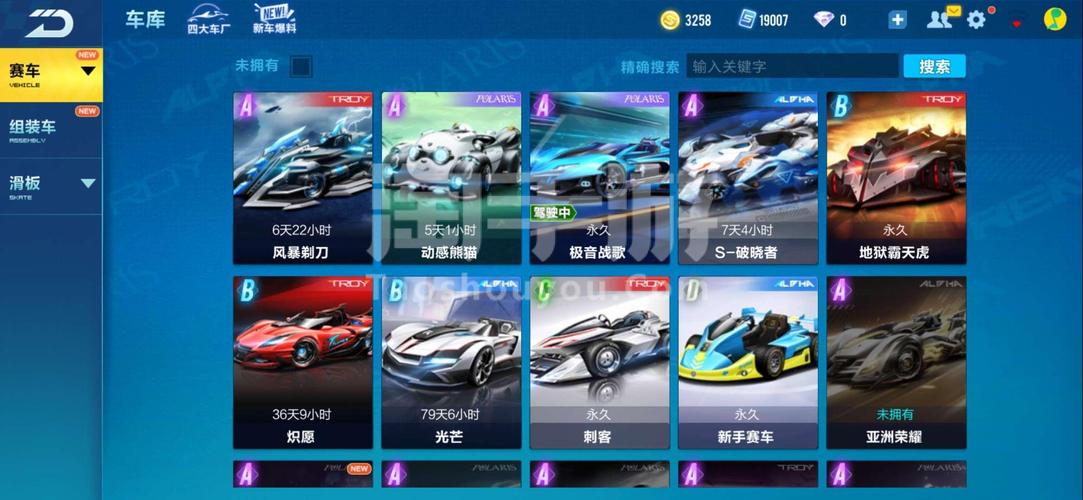Open the 滑板 skate tab
Image resolution: width=1083 pixels, height=500 pixels.
click(50, 186)
